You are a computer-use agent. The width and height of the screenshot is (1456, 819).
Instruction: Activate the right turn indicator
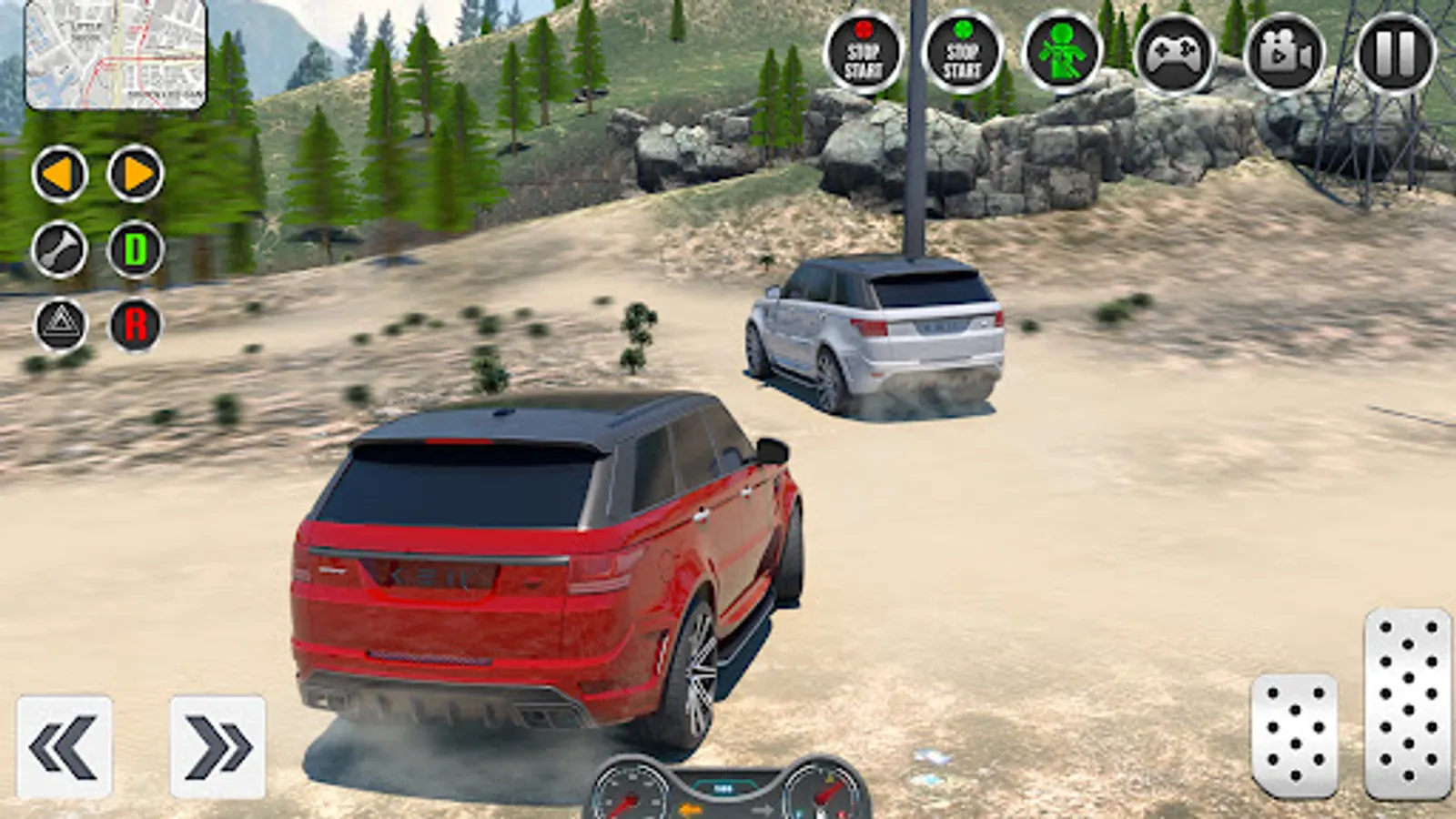tap(136, 174)
